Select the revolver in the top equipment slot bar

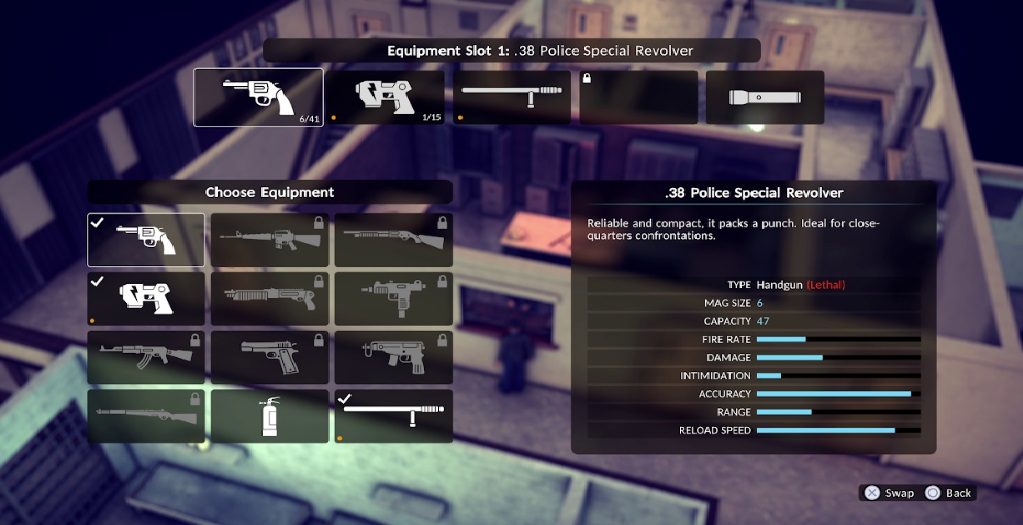(258, 97)
